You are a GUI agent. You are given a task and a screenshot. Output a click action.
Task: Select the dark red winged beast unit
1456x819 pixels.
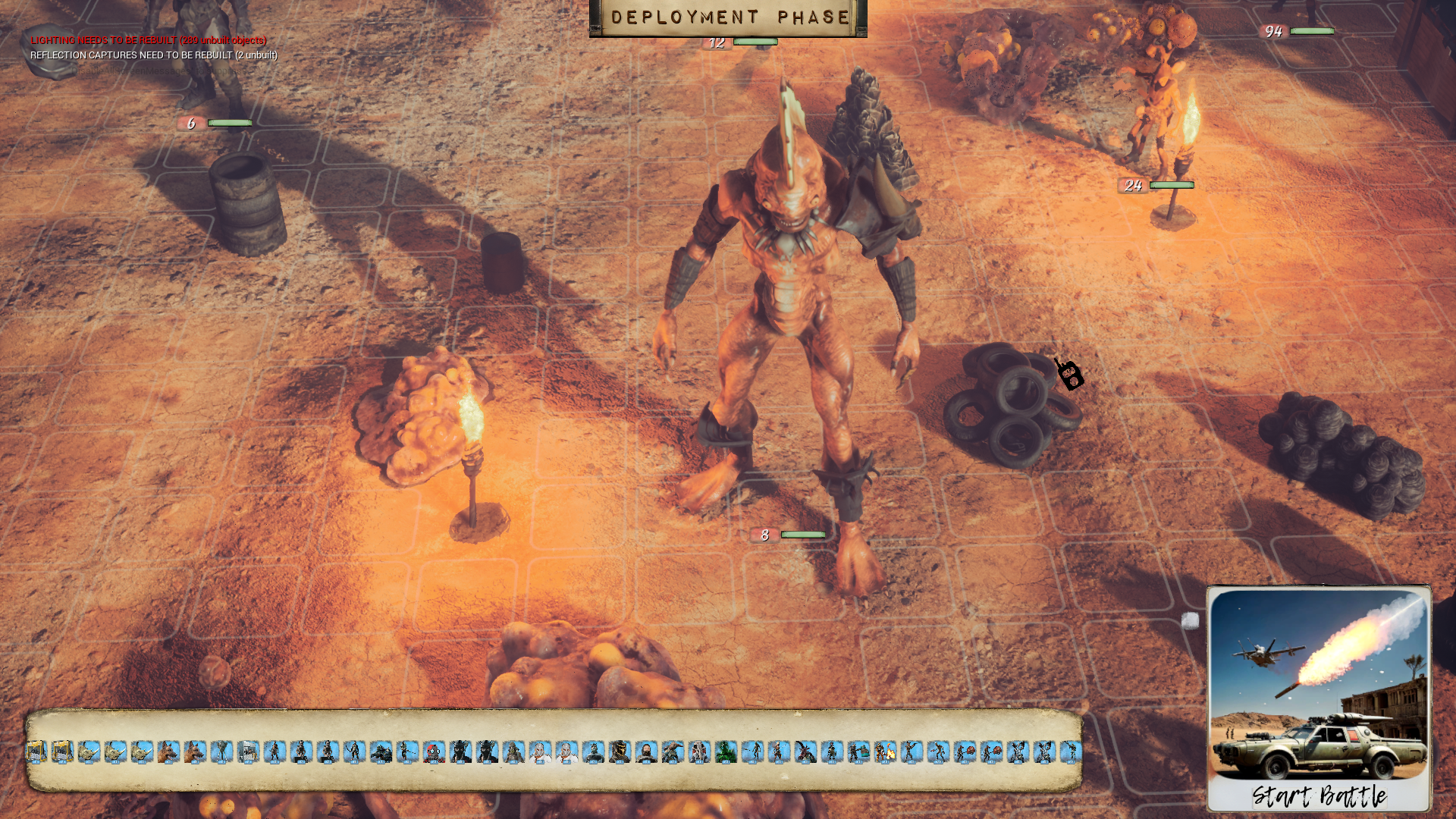coord(805,752)
